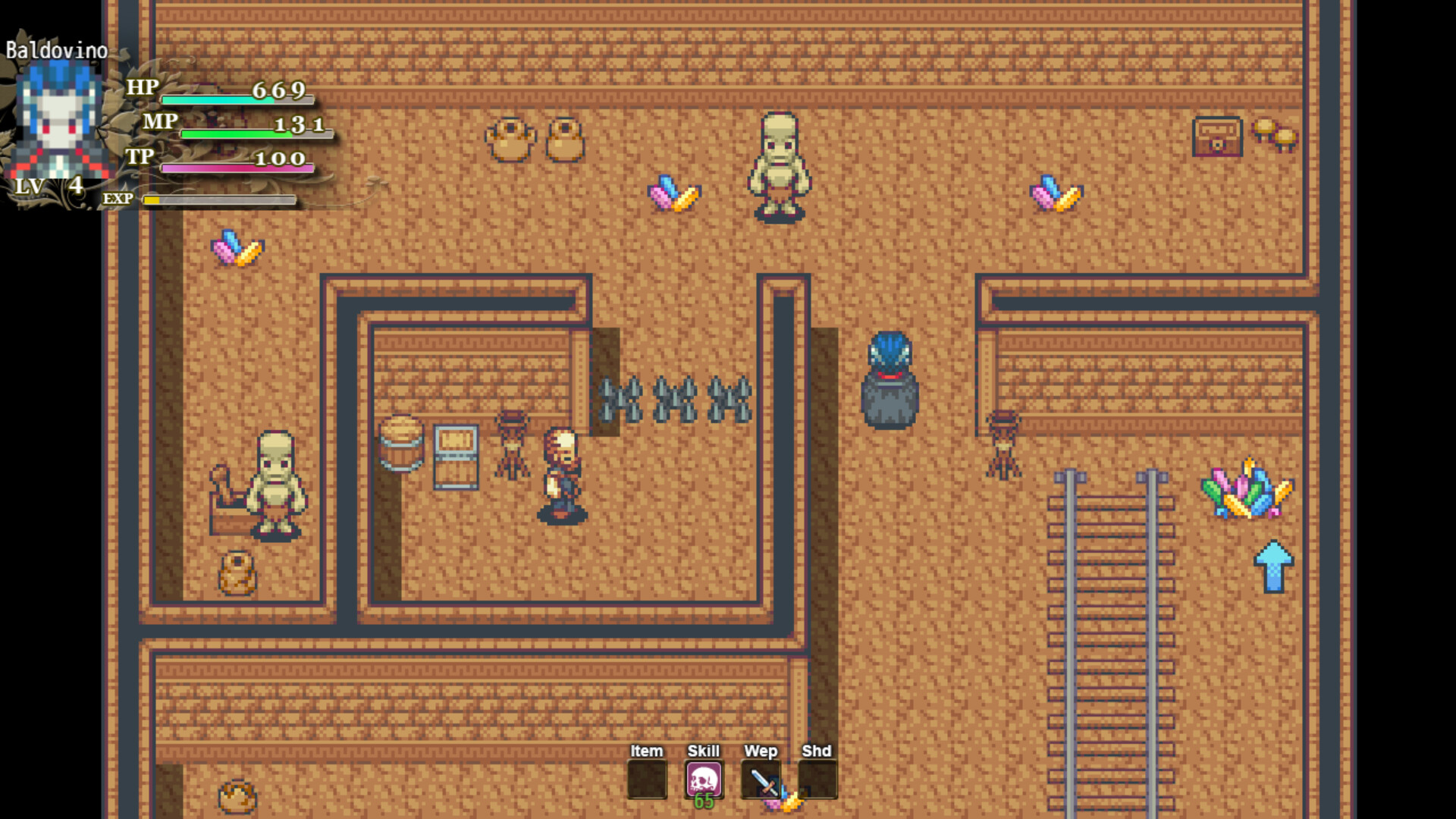Click the empty Shd shield slot
The height and width of the screenshot is (819, 1456).
pyautogui.click(x=817, y=780)
